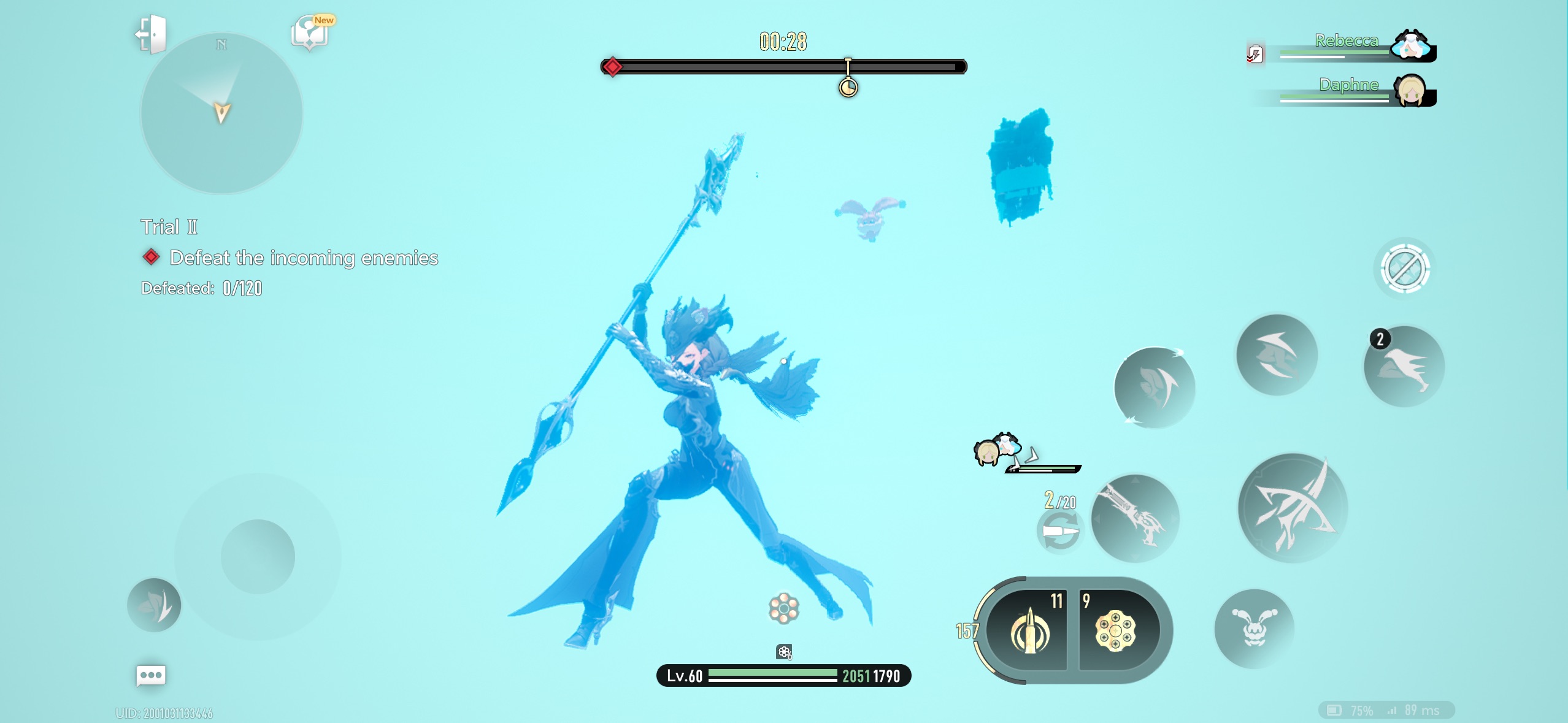The image size is (1568, 723).
Task: Tap the virtual joystick center knob
Action: (258, 556)
